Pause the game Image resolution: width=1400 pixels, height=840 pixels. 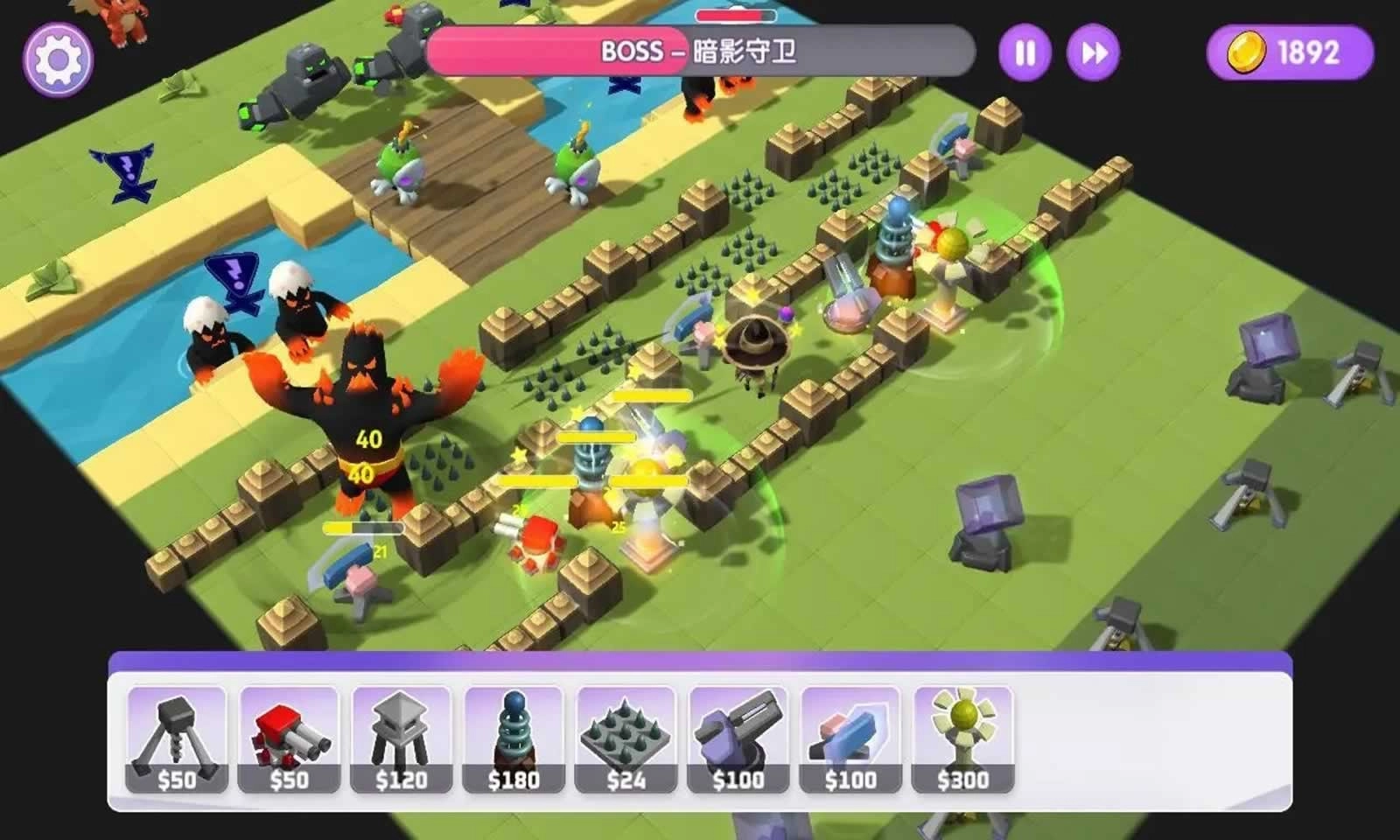[x=1026, y=52]
